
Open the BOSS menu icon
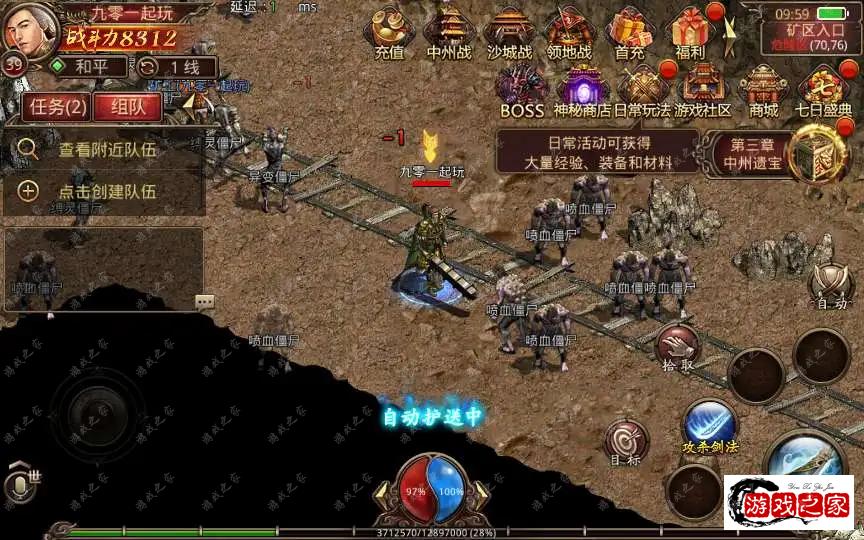tap(522, 91)
